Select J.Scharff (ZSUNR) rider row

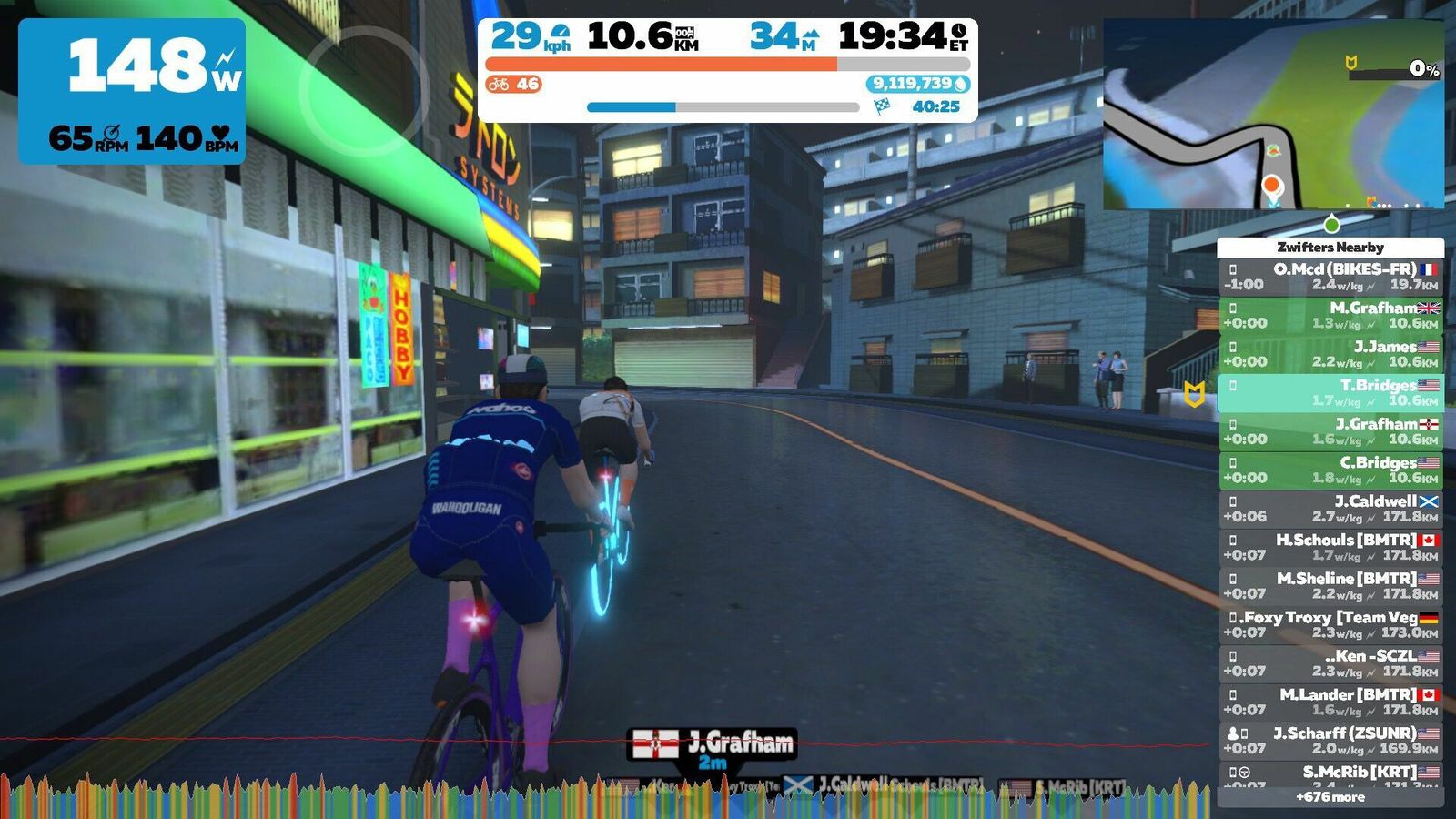(x=1330, y=741)
